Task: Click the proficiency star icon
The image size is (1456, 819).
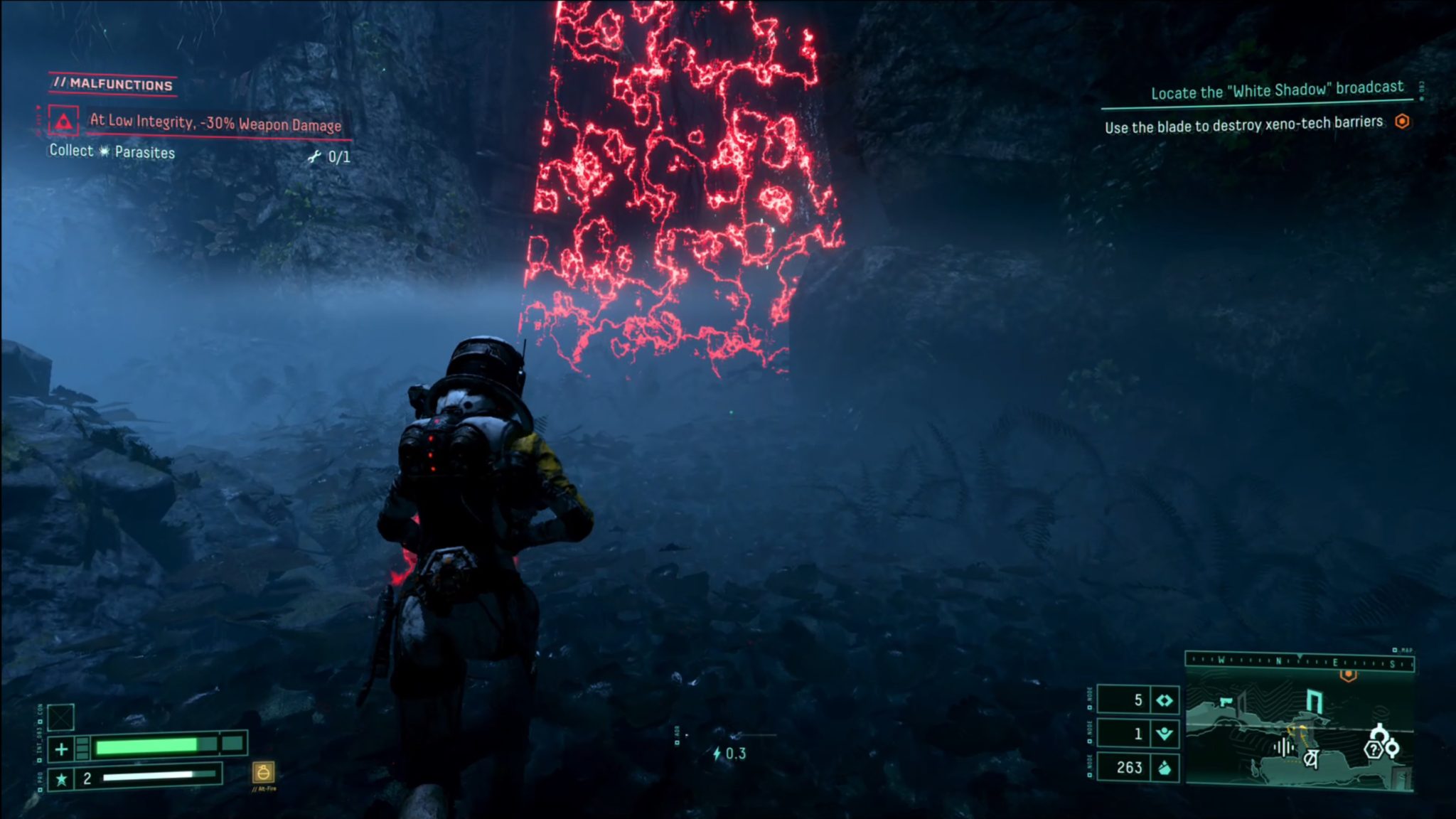Action: (62, 779)
